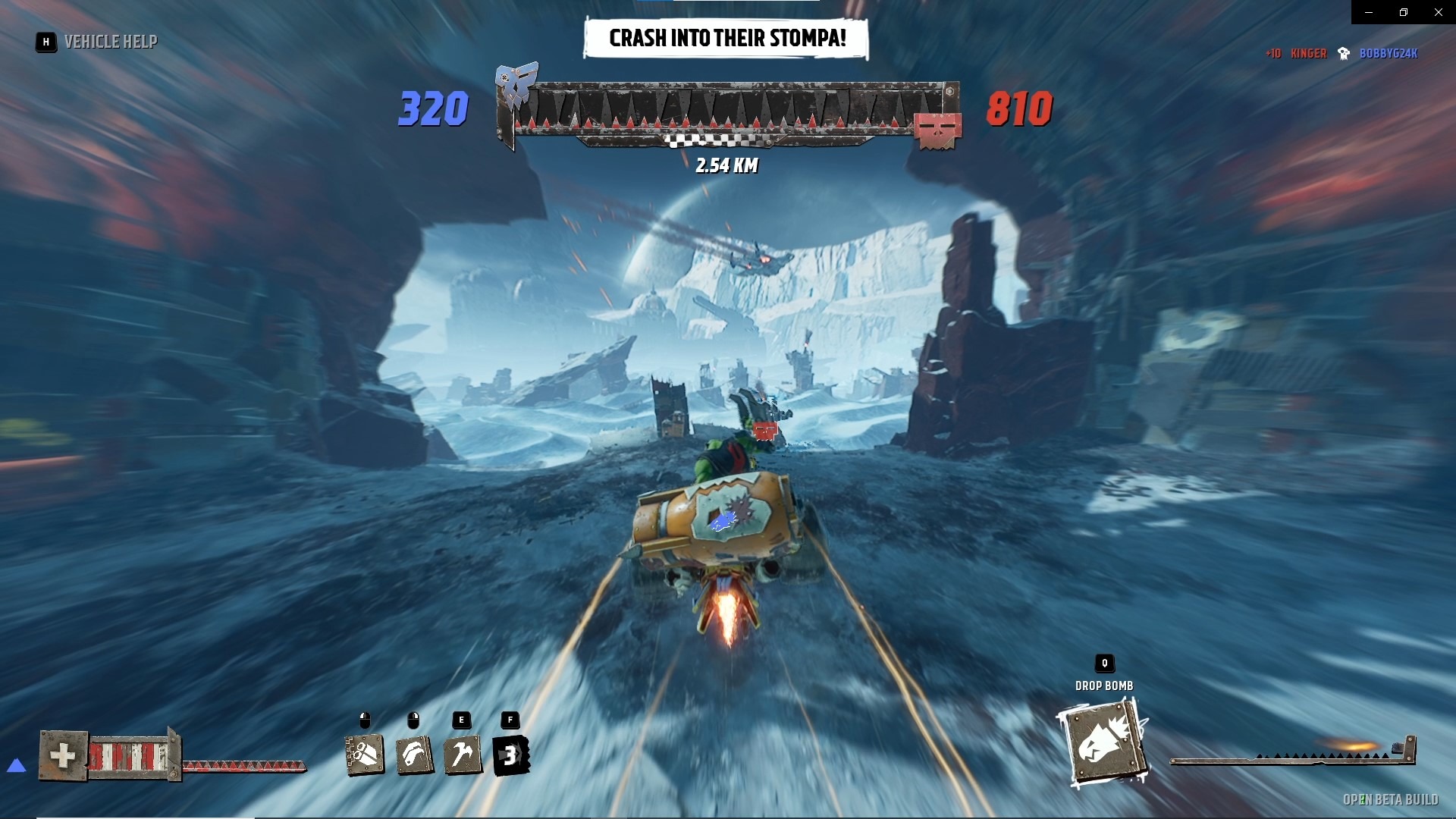Activate the hammer ability icon
This screenshot has height=819, width=1456.
(x=463, y=755)
